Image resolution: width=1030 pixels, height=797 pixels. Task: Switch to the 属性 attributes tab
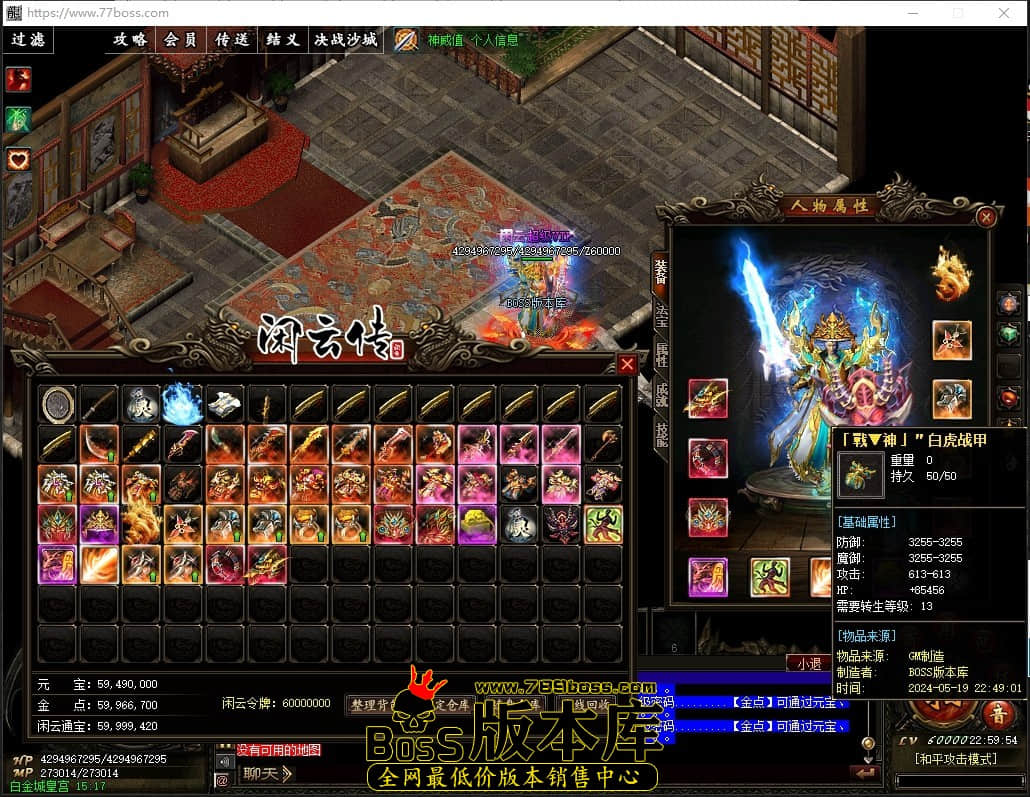661,354
